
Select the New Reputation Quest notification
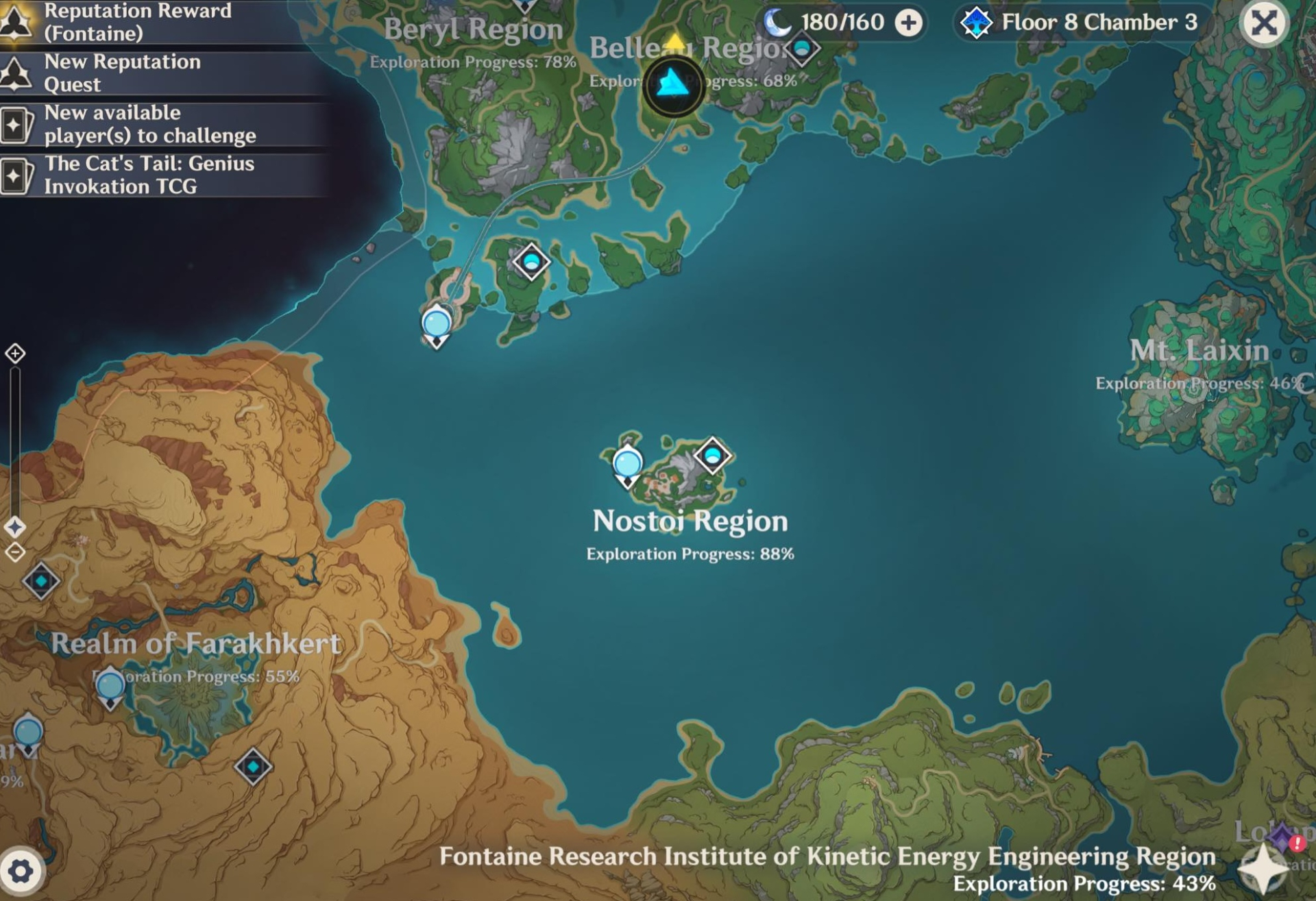123,73
